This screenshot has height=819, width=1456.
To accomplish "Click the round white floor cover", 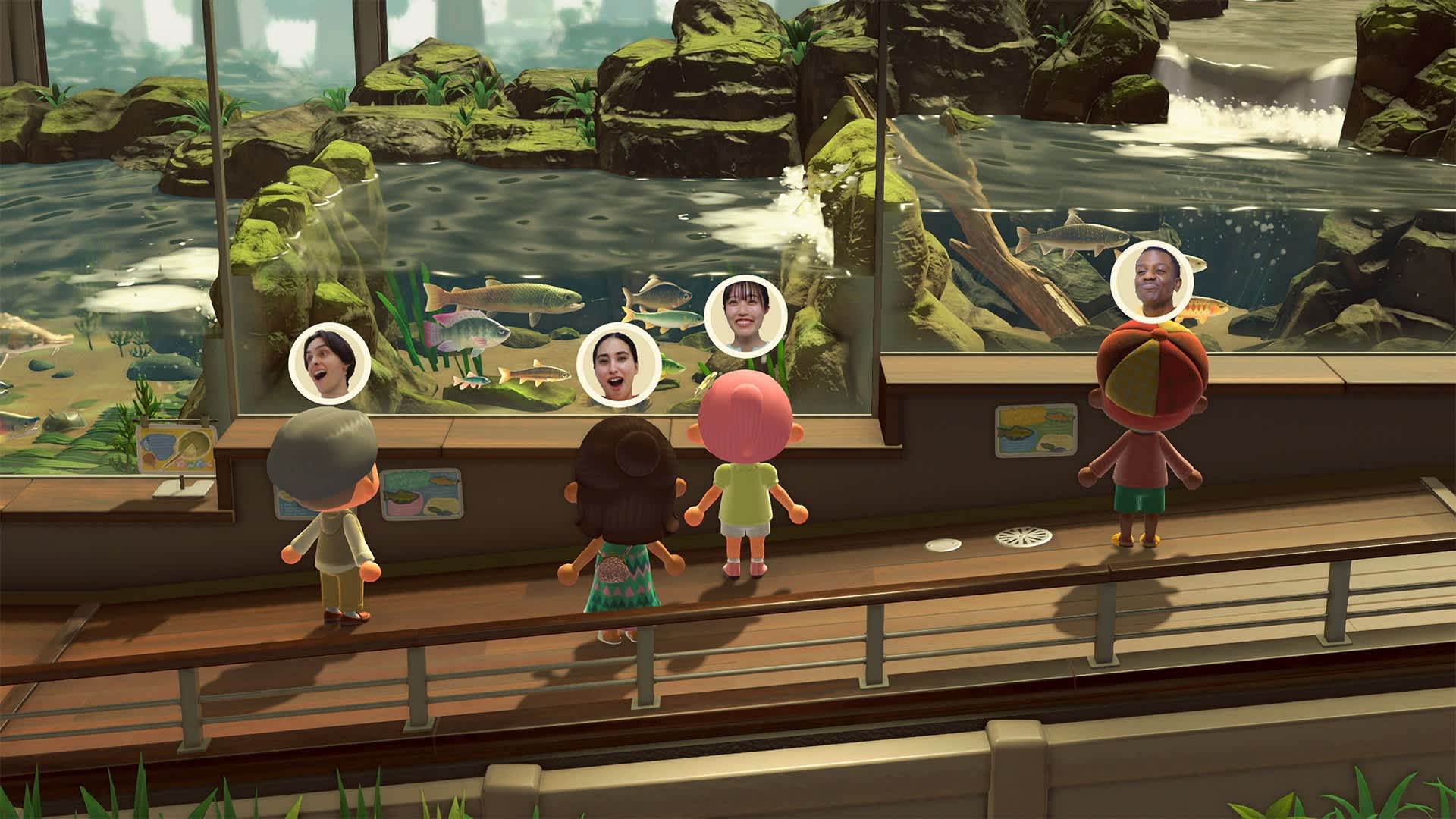I will point(944,544).
